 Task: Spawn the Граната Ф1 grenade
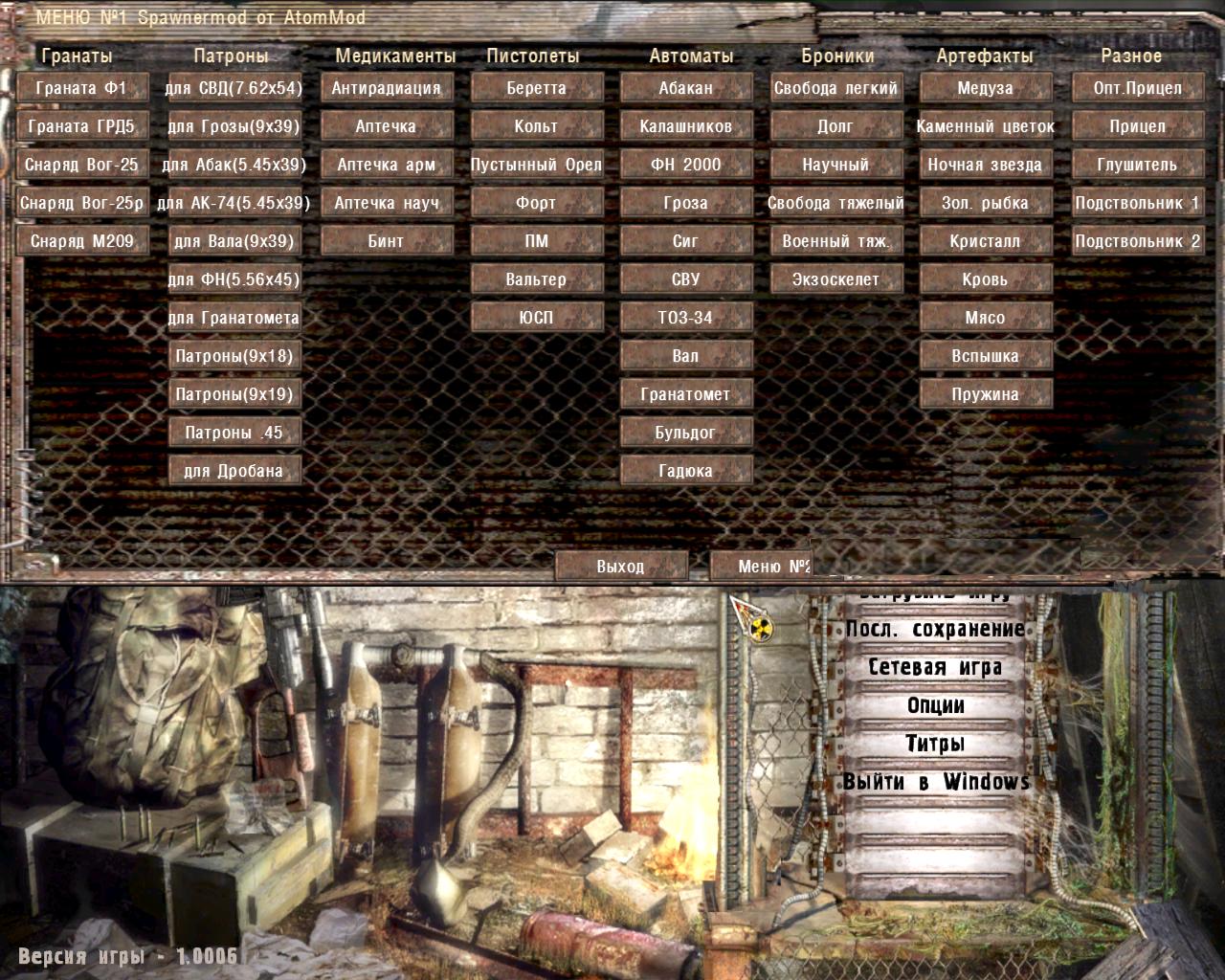point(81,87)
